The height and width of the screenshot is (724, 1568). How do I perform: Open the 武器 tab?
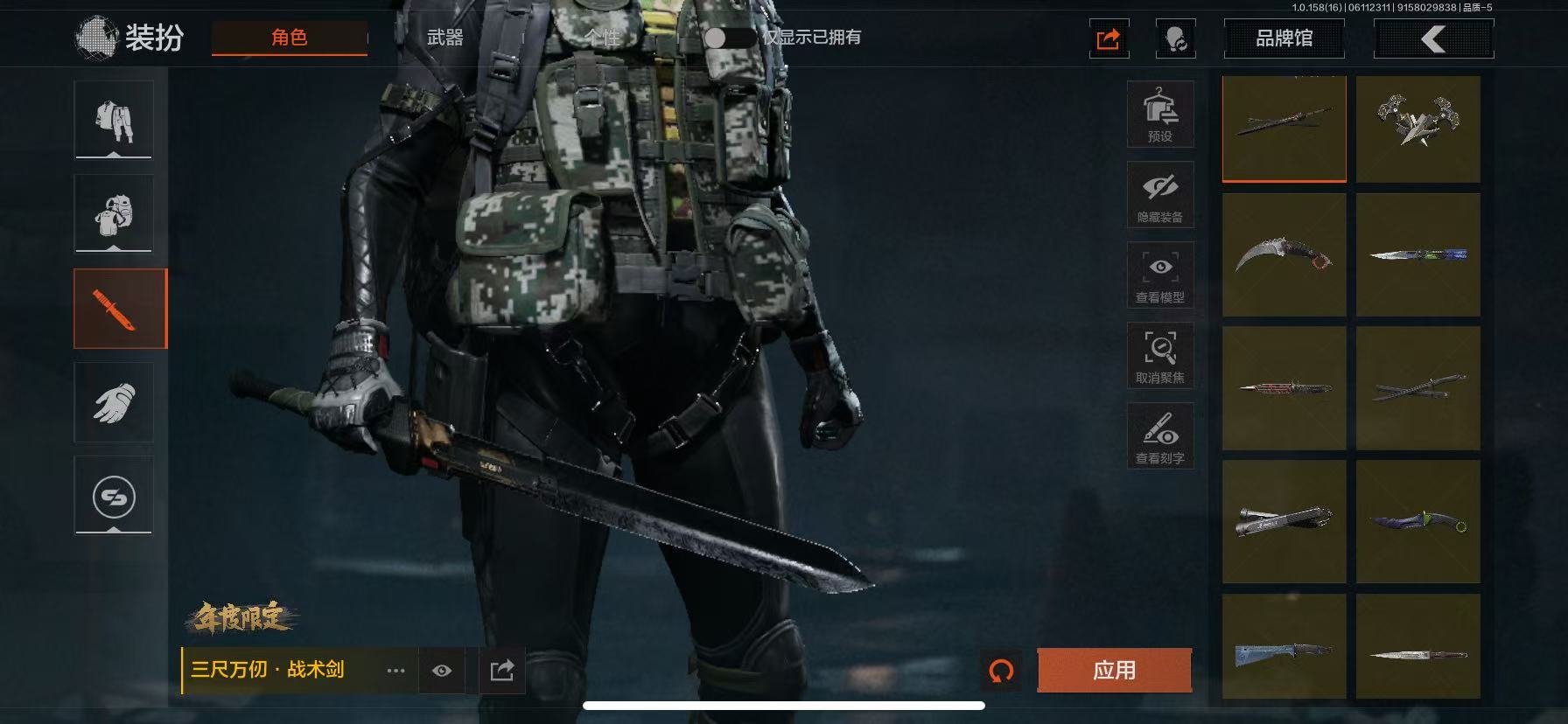point(444,38)
